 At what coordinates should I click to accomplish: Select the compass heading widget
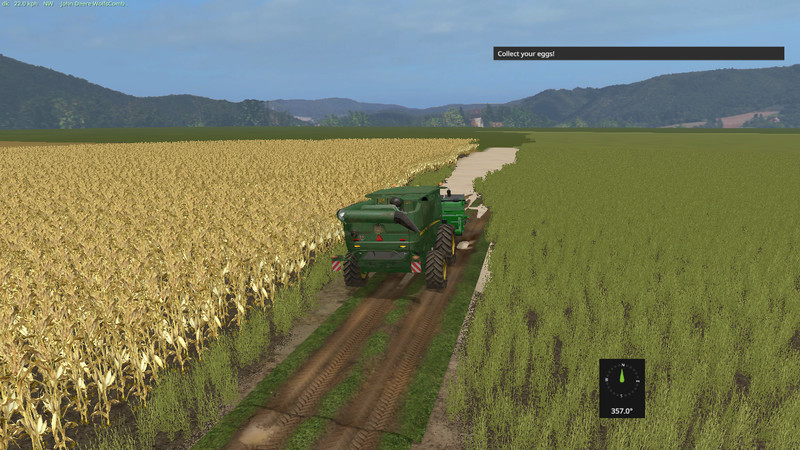pyautogui.click(x=622, y=387)
